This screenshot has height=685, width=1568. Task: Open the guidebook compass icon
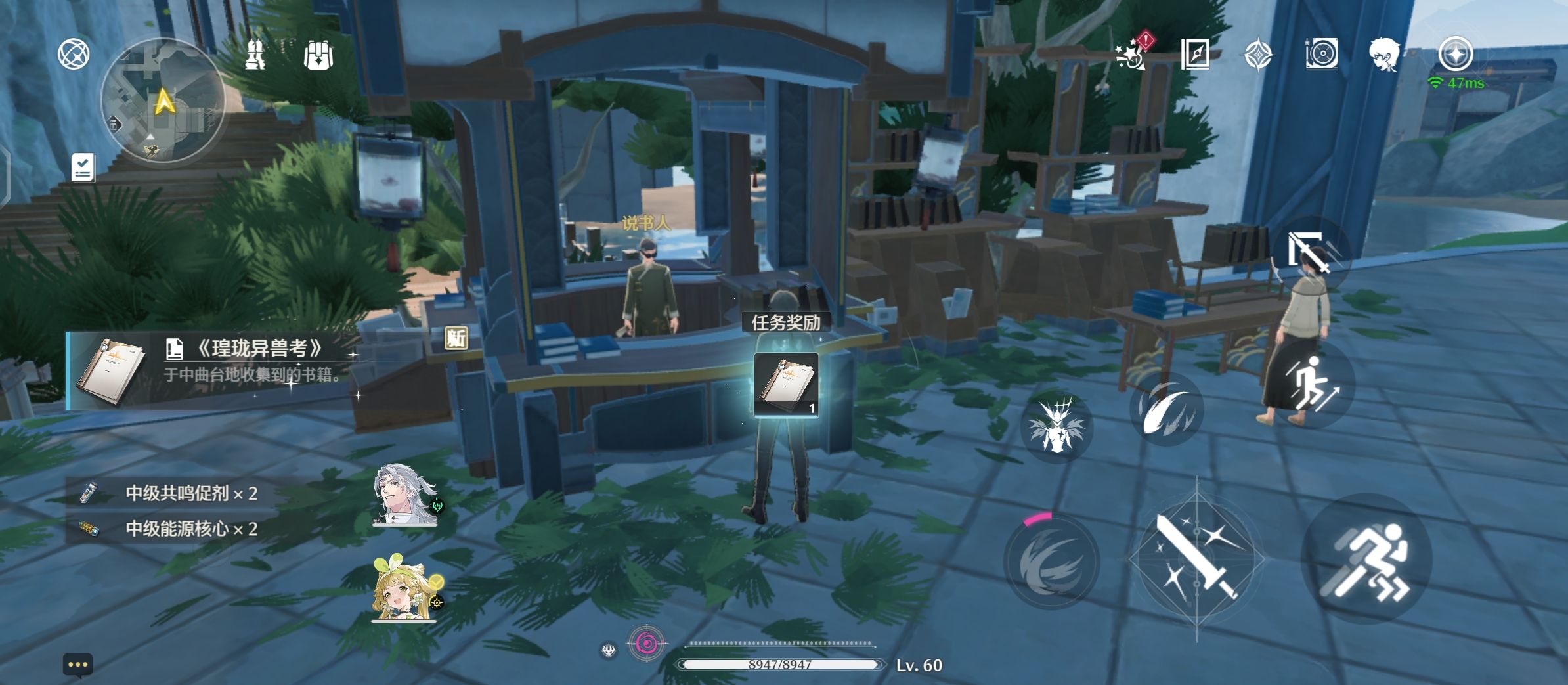click(x=1194, y=54)
